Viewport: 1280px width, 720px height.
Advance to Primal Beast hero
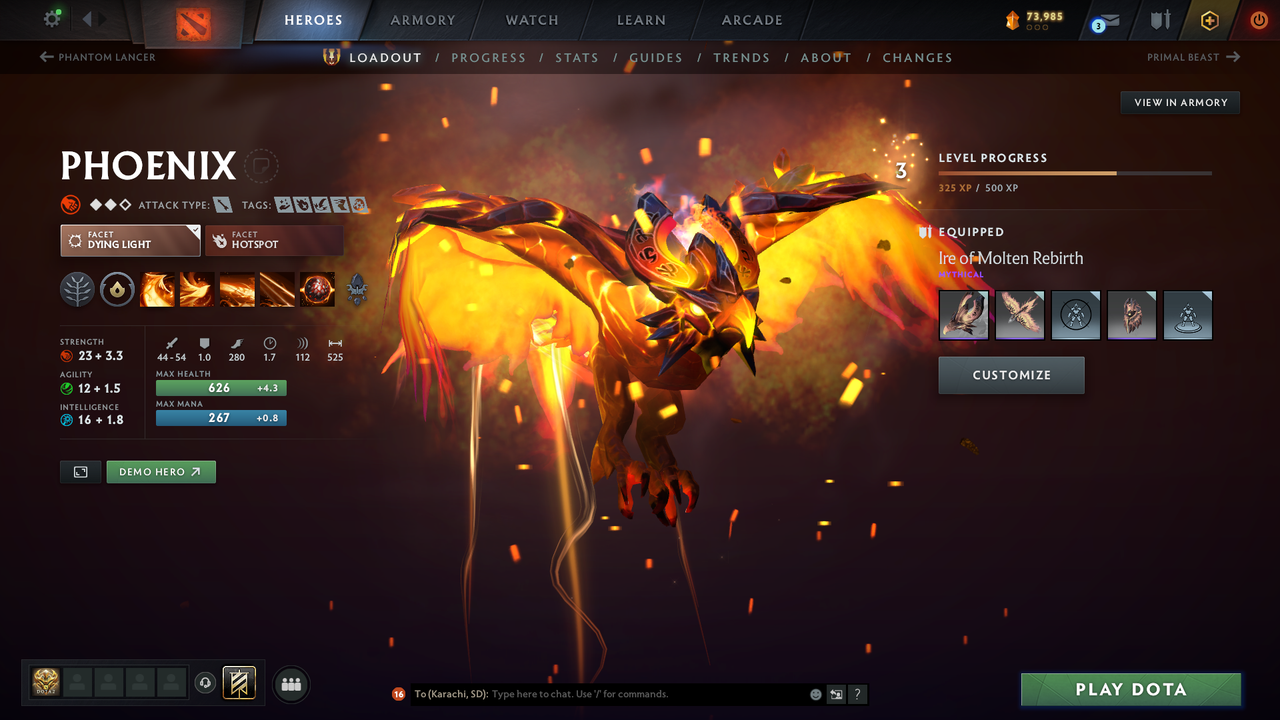coord(1191,57)
